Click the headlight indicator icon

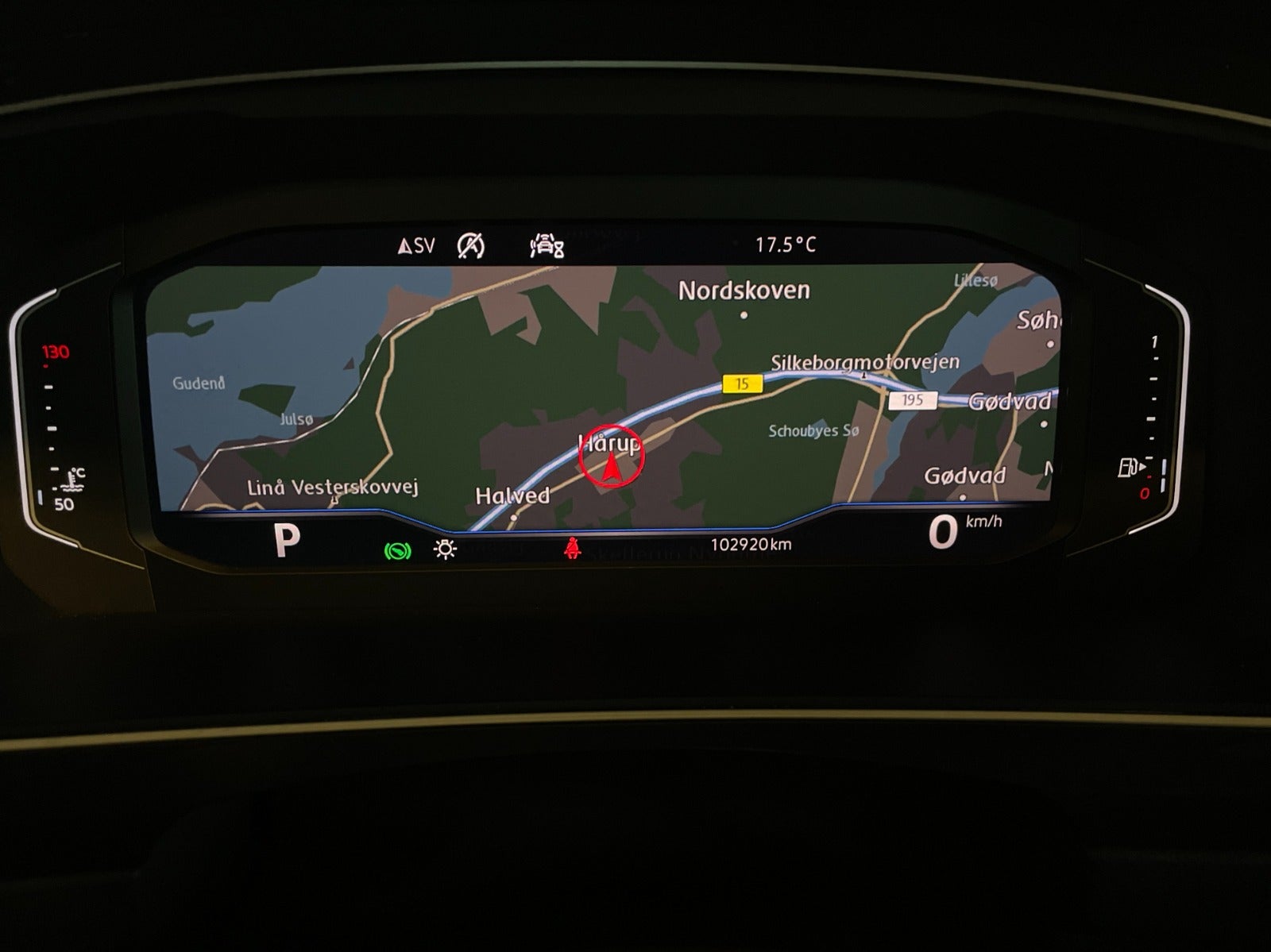coord(446,549)
